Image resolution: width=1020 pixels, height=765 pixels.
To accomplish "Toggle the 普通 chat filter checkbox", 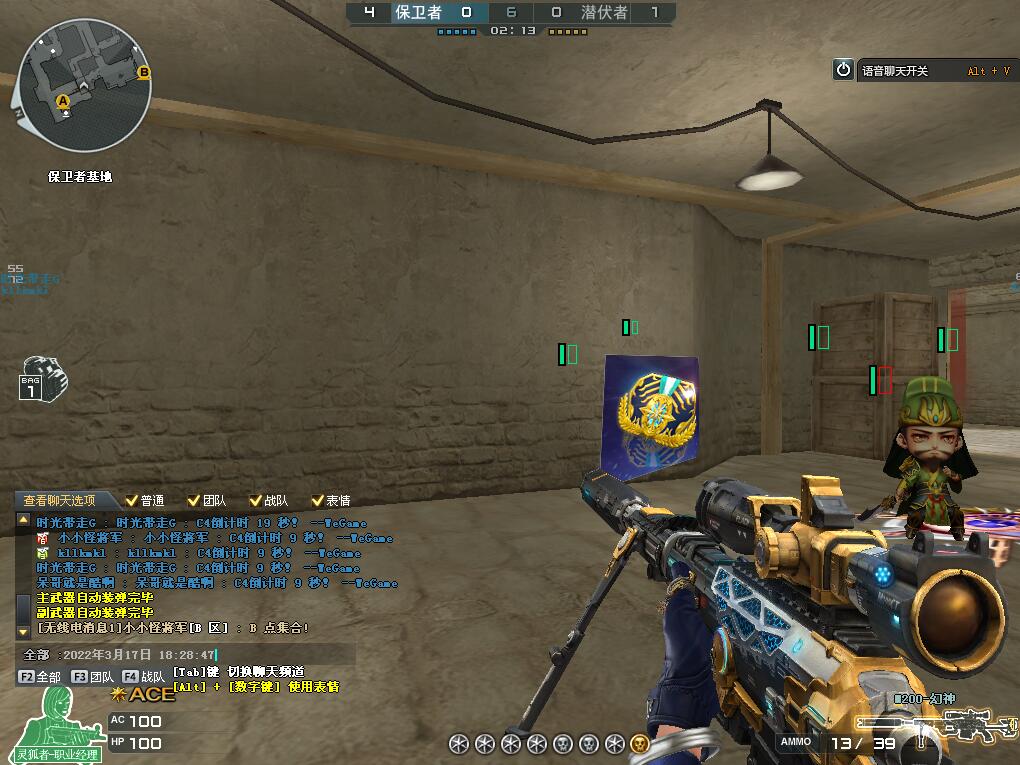I will (x=132, y=500).
